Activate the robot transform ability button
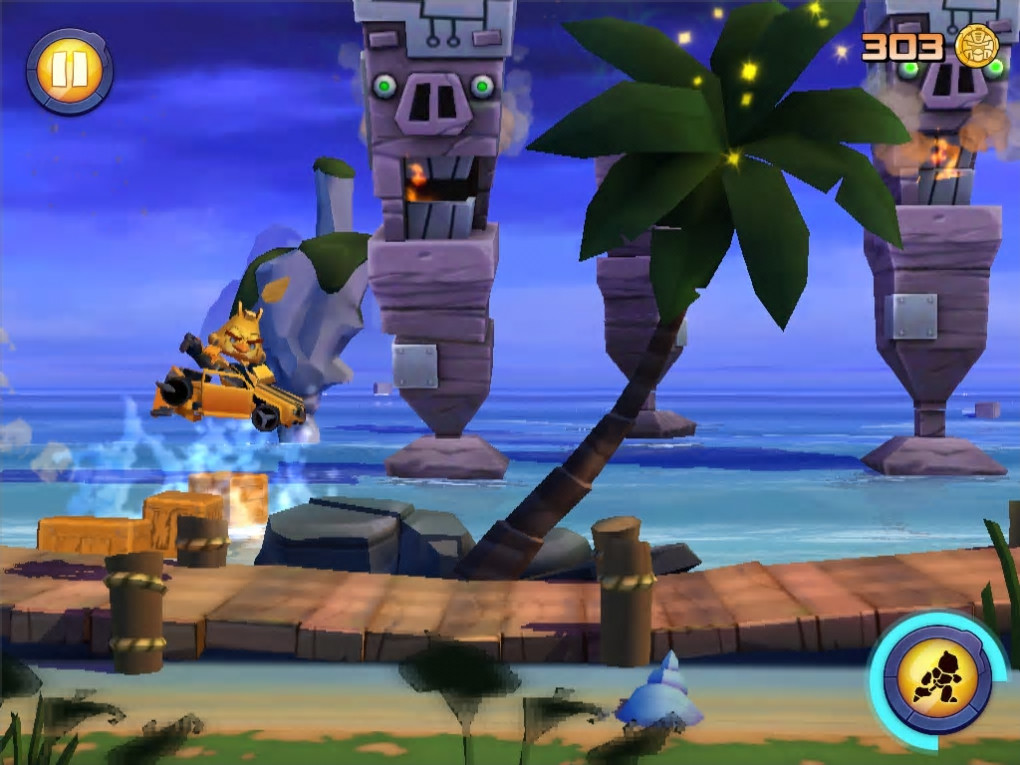This screenshot has height=765, width=1020. pyautogui.click(x=937, y=679)
